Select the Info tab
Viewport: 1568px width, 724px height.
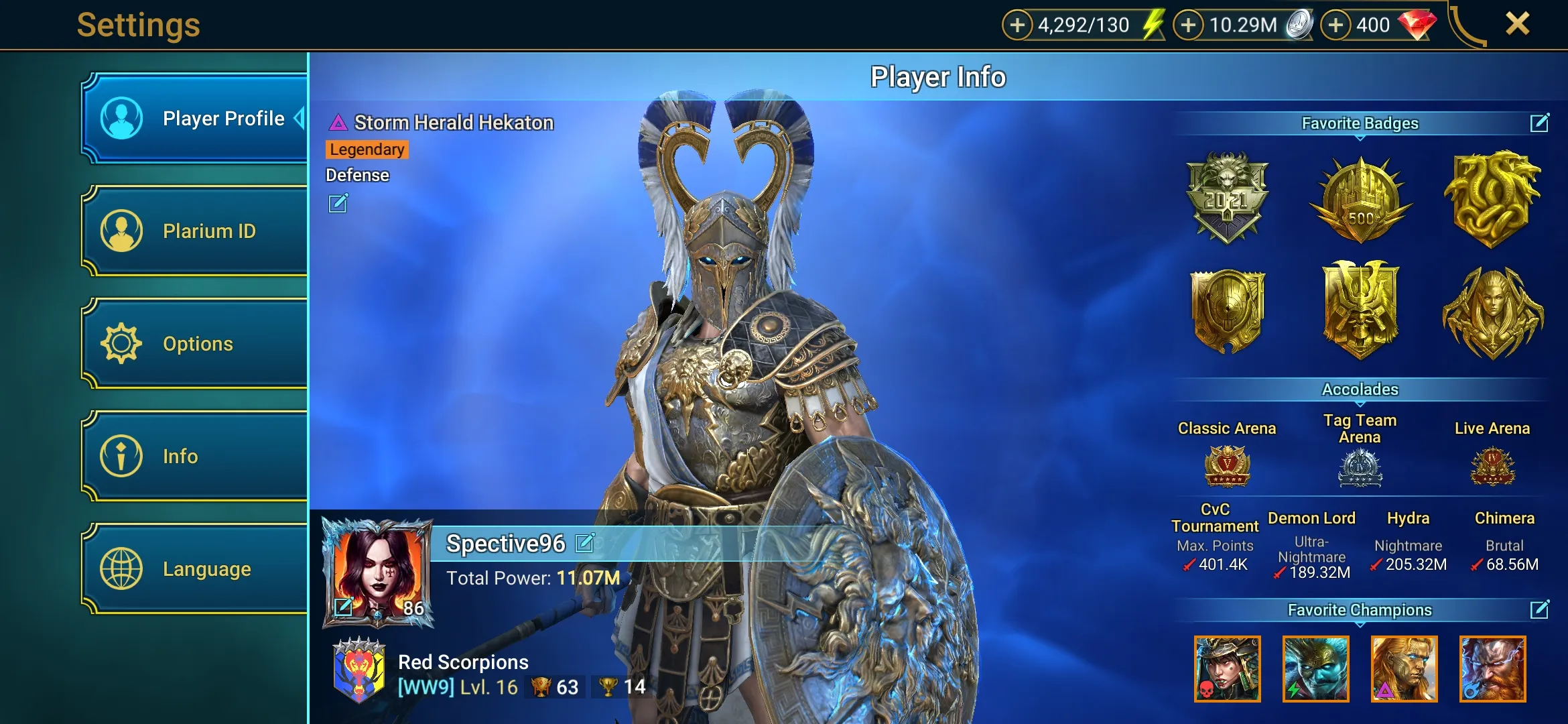(x=194, y=457)
